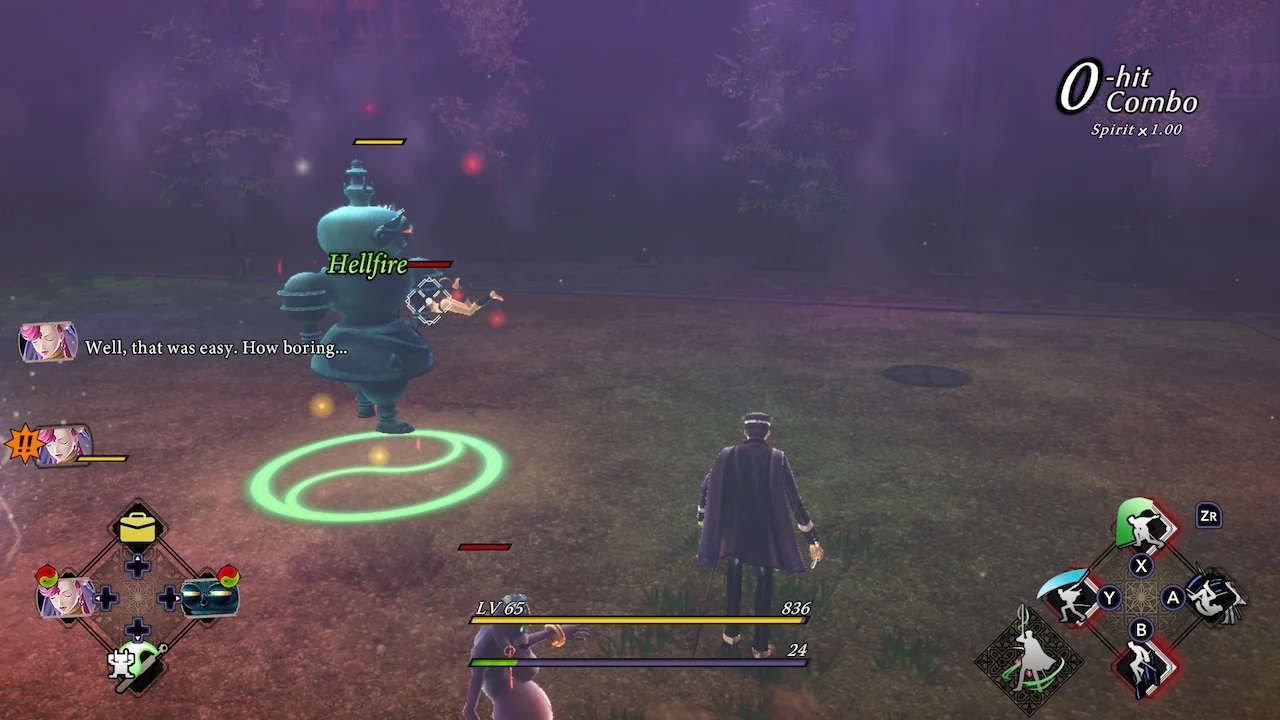The height and width of the screenshot is (720, 1280).
Task: Click the speaker portrait beside the dialogue line
Action: (48, 343)
